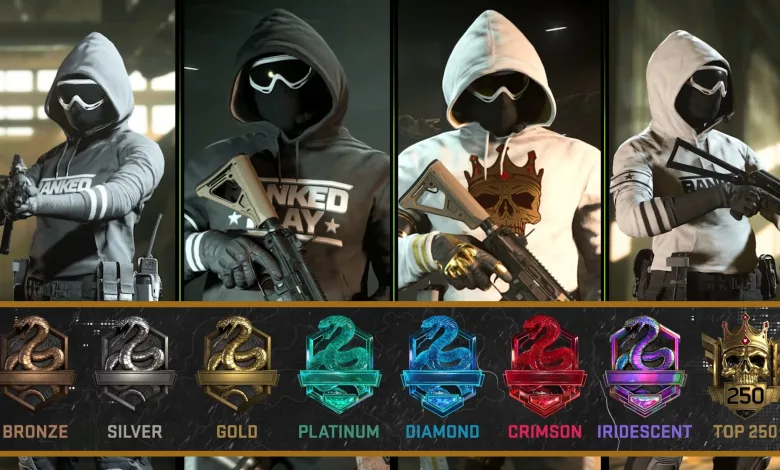The width and height of the screenshot is (780, 470).
Task: Select the teal Platinum rank badge
Action: point(339,364)
